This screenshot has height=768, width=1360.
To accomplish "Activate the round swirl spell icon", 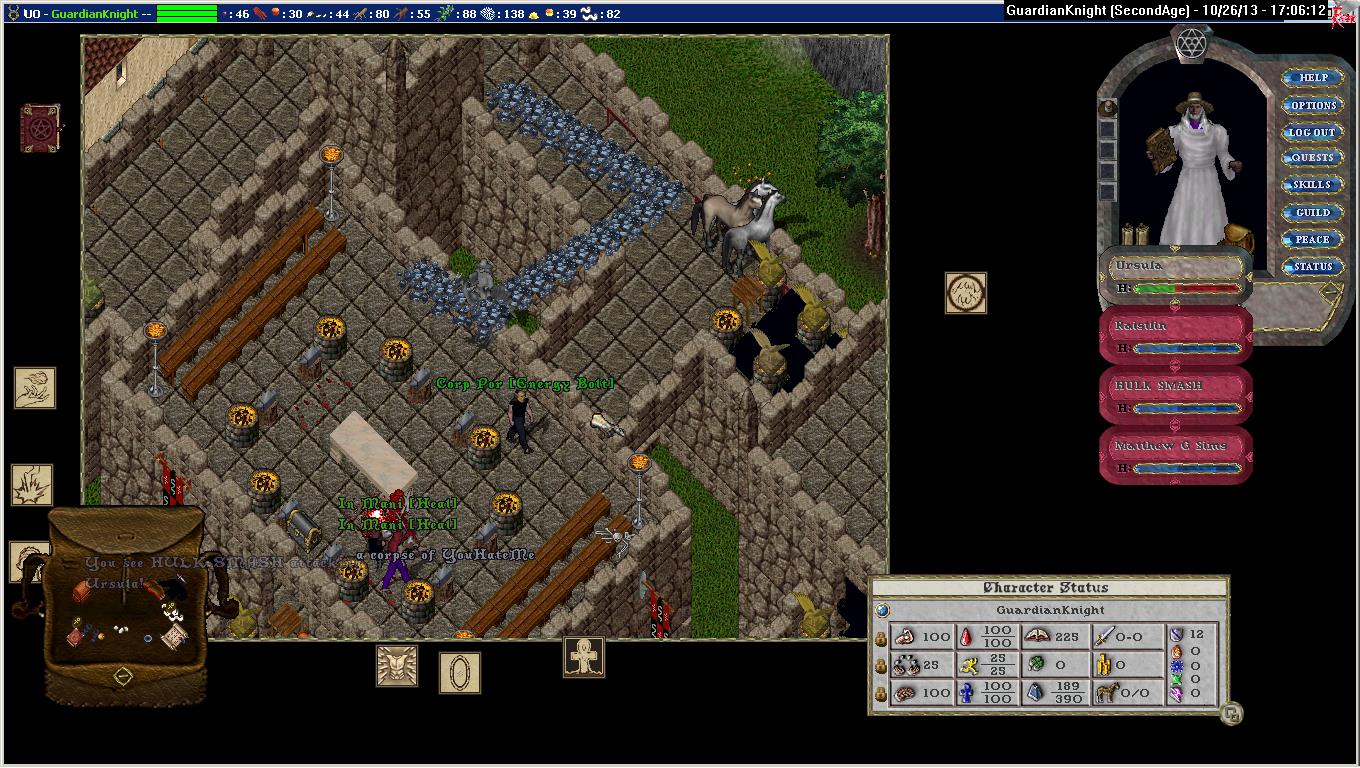I will [x=966, y=293].
